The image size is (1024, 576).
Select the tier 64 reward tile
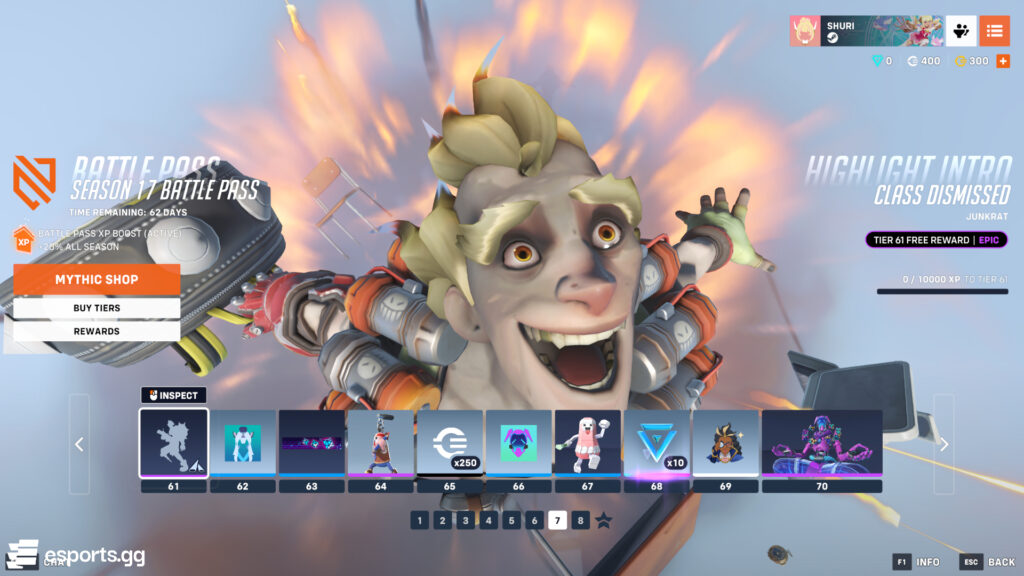[x=381, y=443]
